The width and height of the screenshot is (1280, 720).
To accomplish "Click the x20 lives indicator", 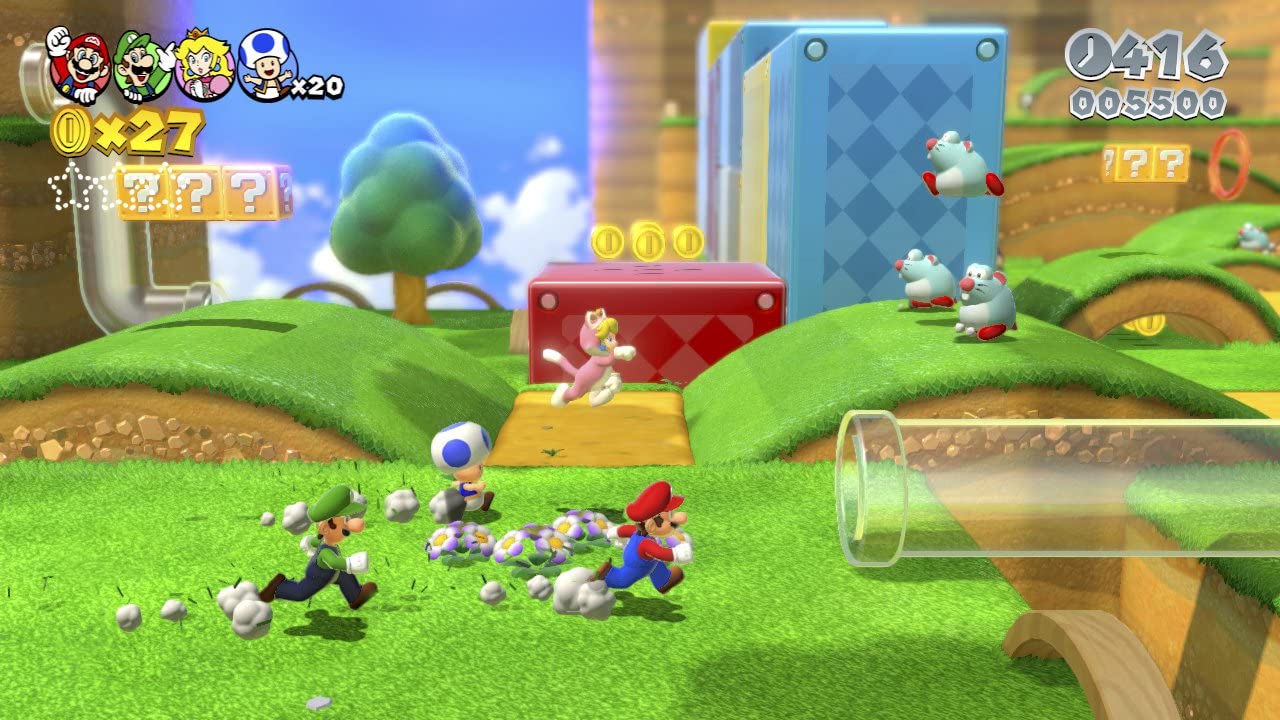I will (318, 85).
